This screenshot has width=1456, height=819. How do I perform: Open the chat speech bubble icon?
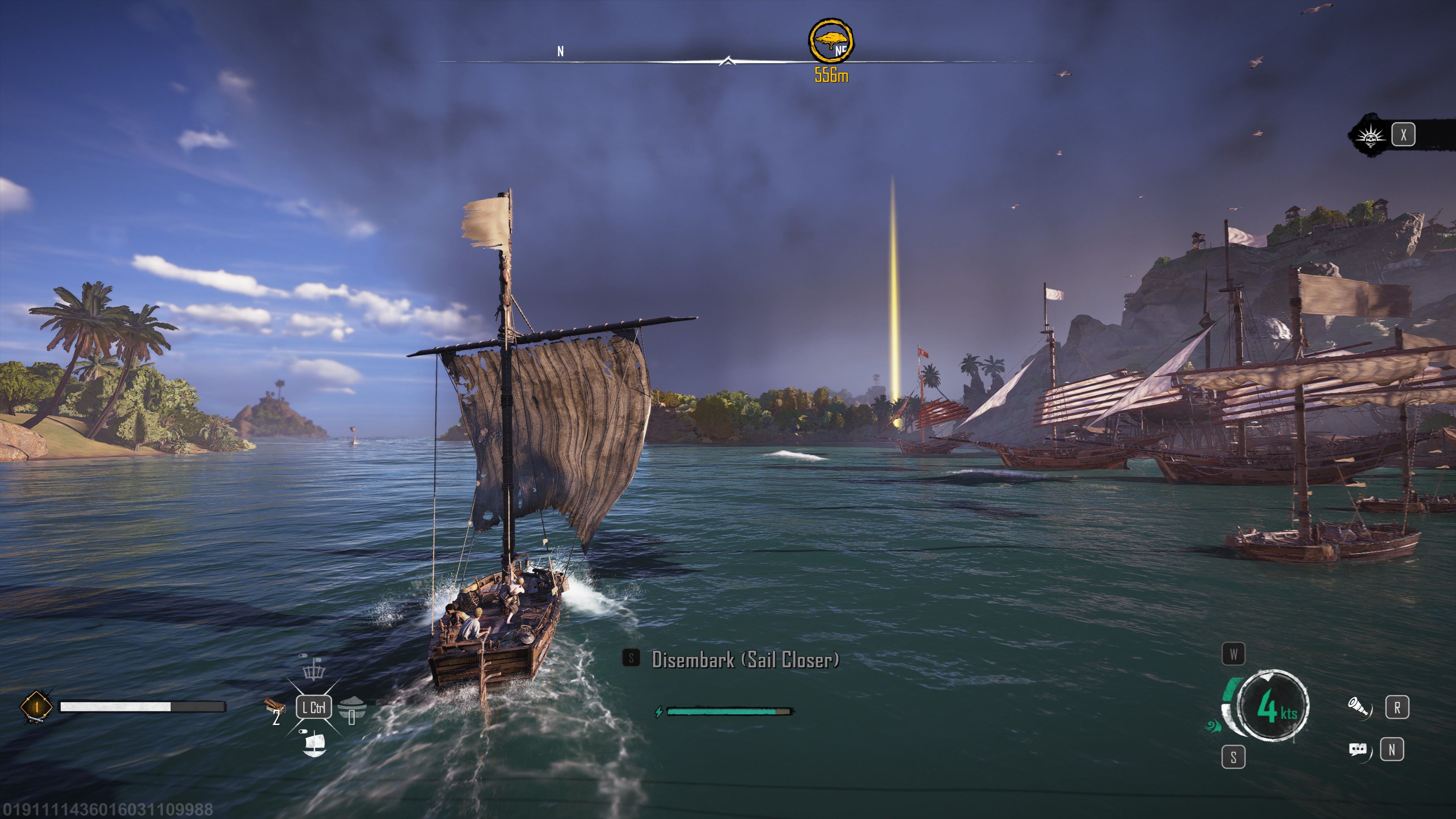(1358, 750)
